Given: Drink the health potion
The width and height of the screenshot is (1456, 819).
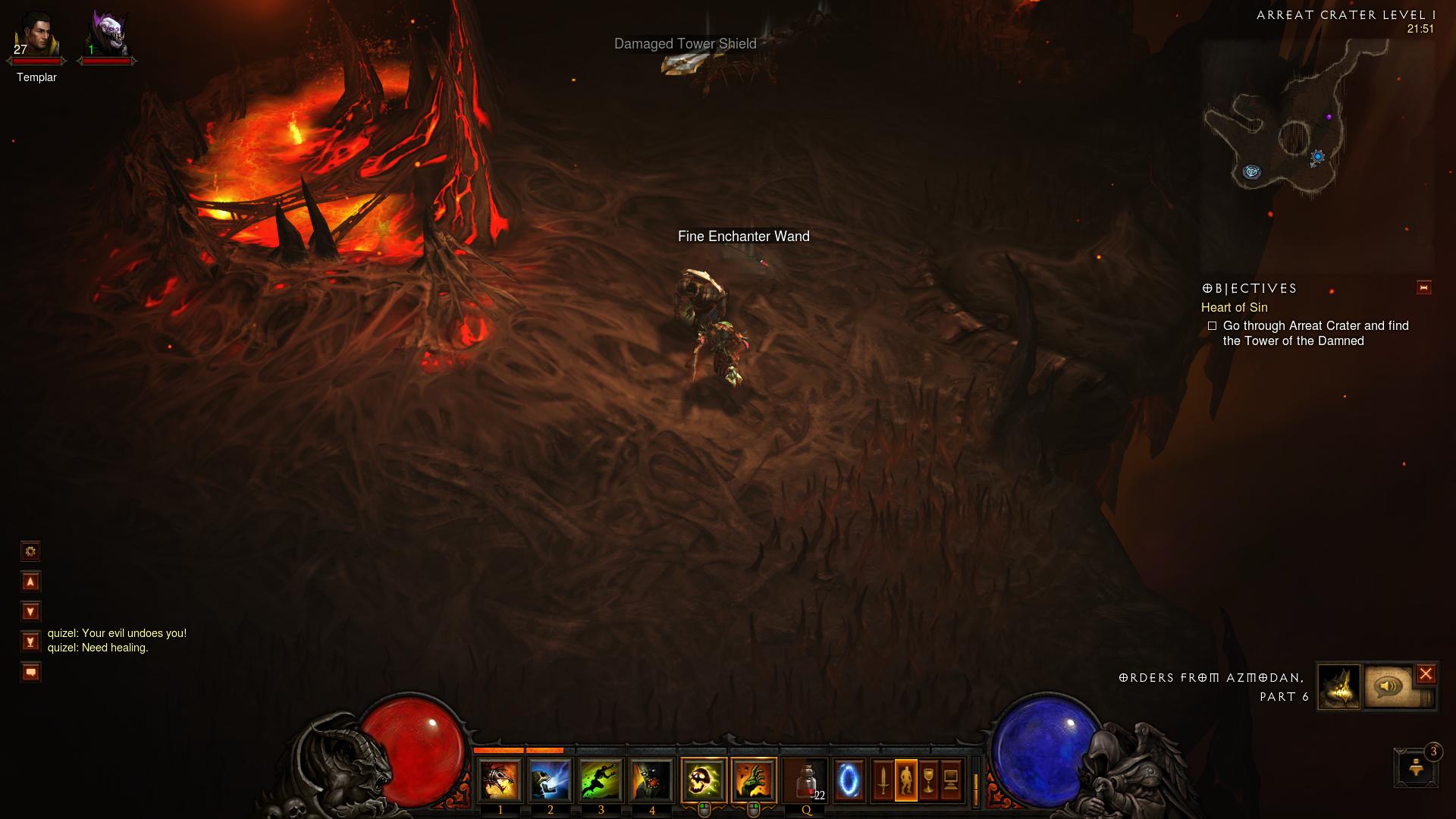Looking at the screenshot, I should point(805,780).
